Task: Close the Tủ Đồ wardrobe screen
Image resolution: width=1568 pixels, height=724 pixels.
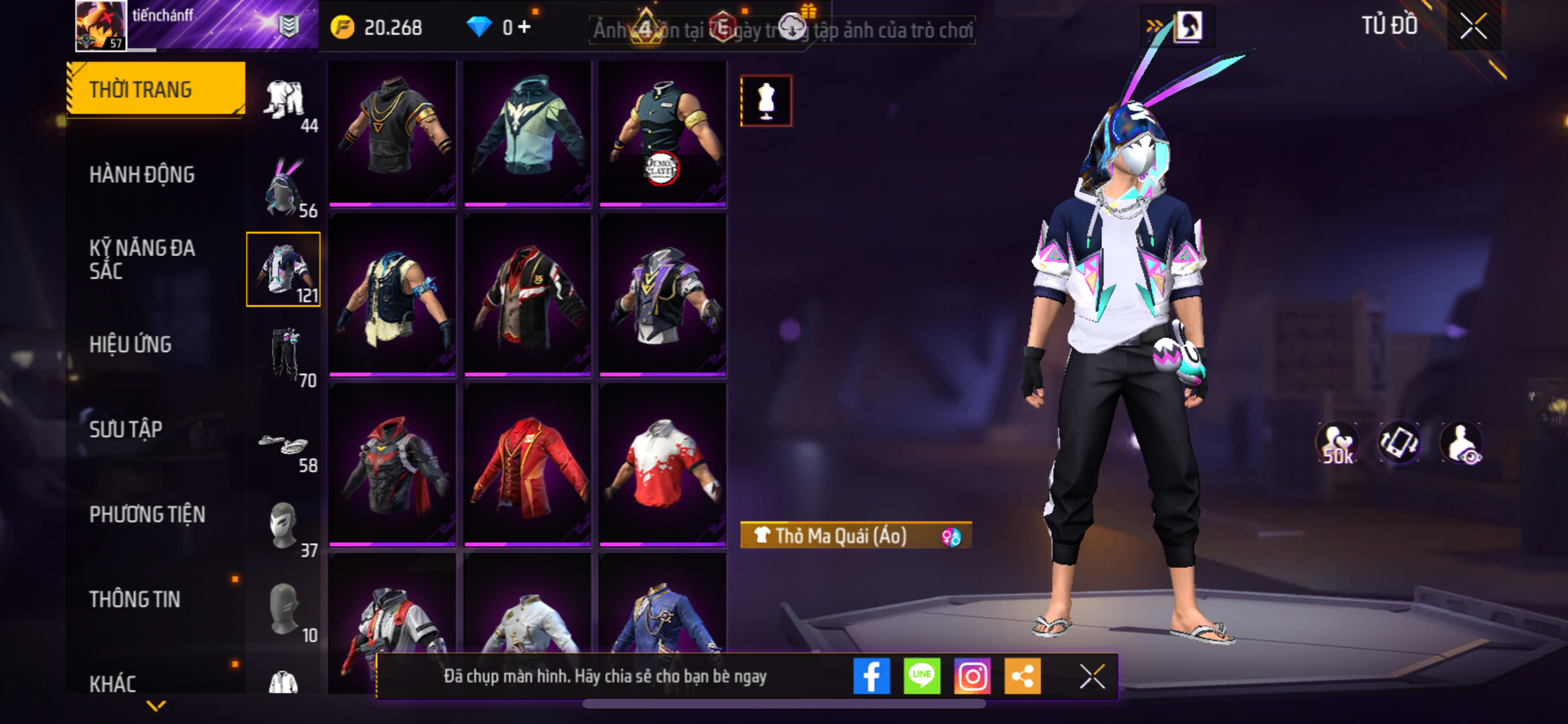Action: pyautogui.click(x=1473, y=26)
